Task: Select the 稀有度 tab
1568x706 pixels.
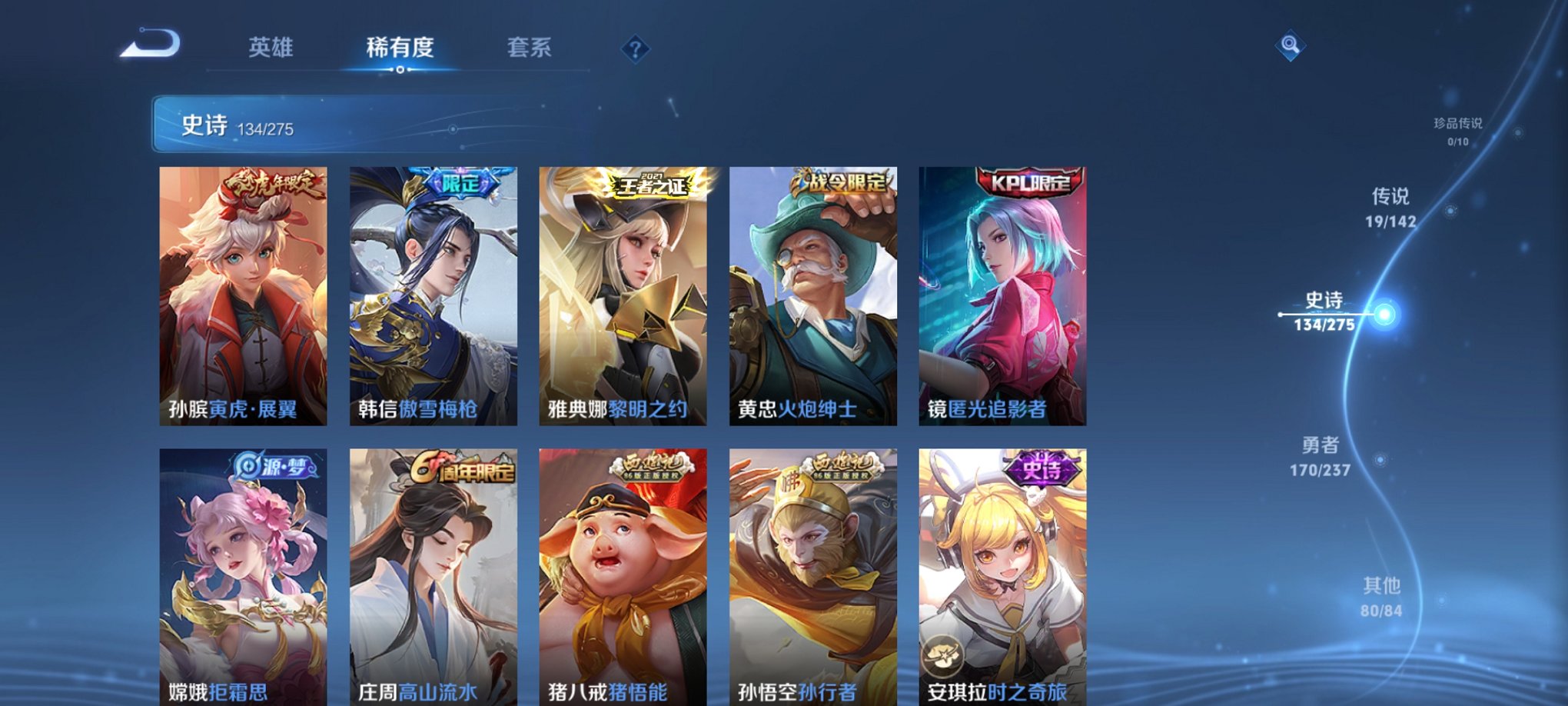Action: pyautogui.click(x=399, y=48)
